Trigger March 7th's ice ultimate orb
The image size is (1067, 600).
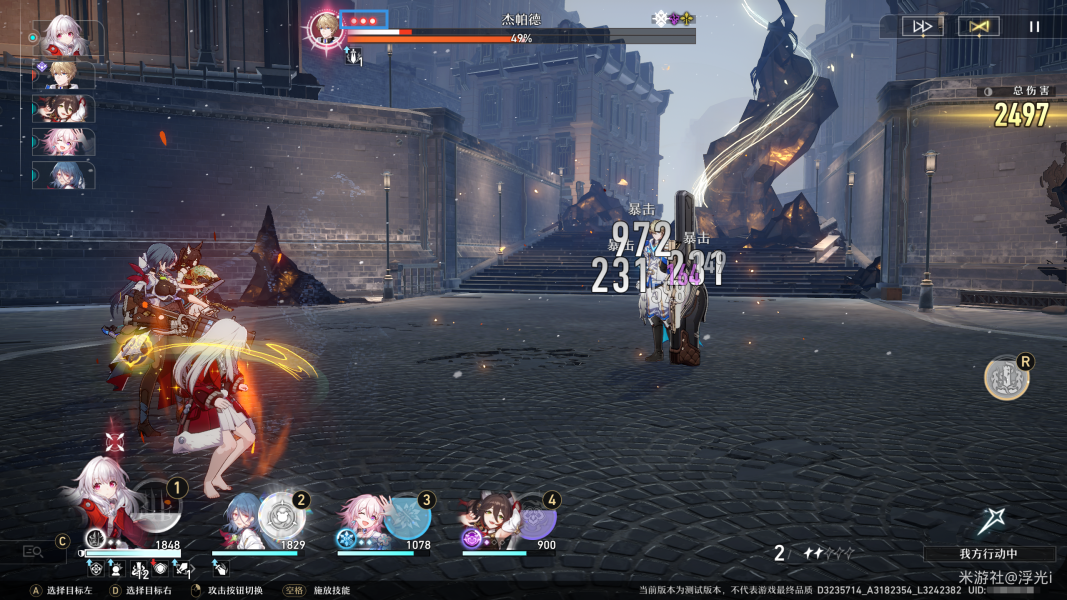pyautogui.click(x=408, y=518)
